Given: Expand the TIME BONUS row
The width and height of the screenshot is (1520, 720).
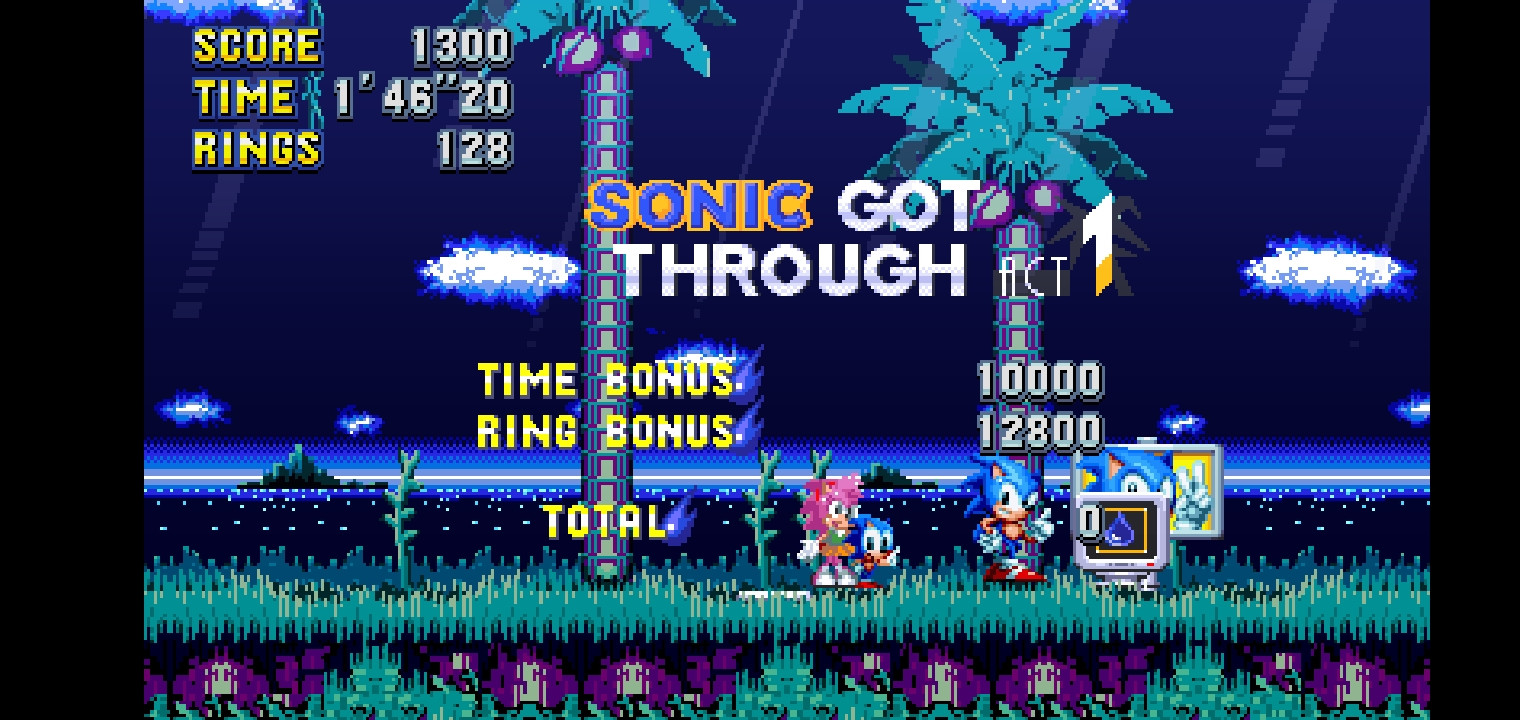Looking at the screenshot, I should (600, 380).
